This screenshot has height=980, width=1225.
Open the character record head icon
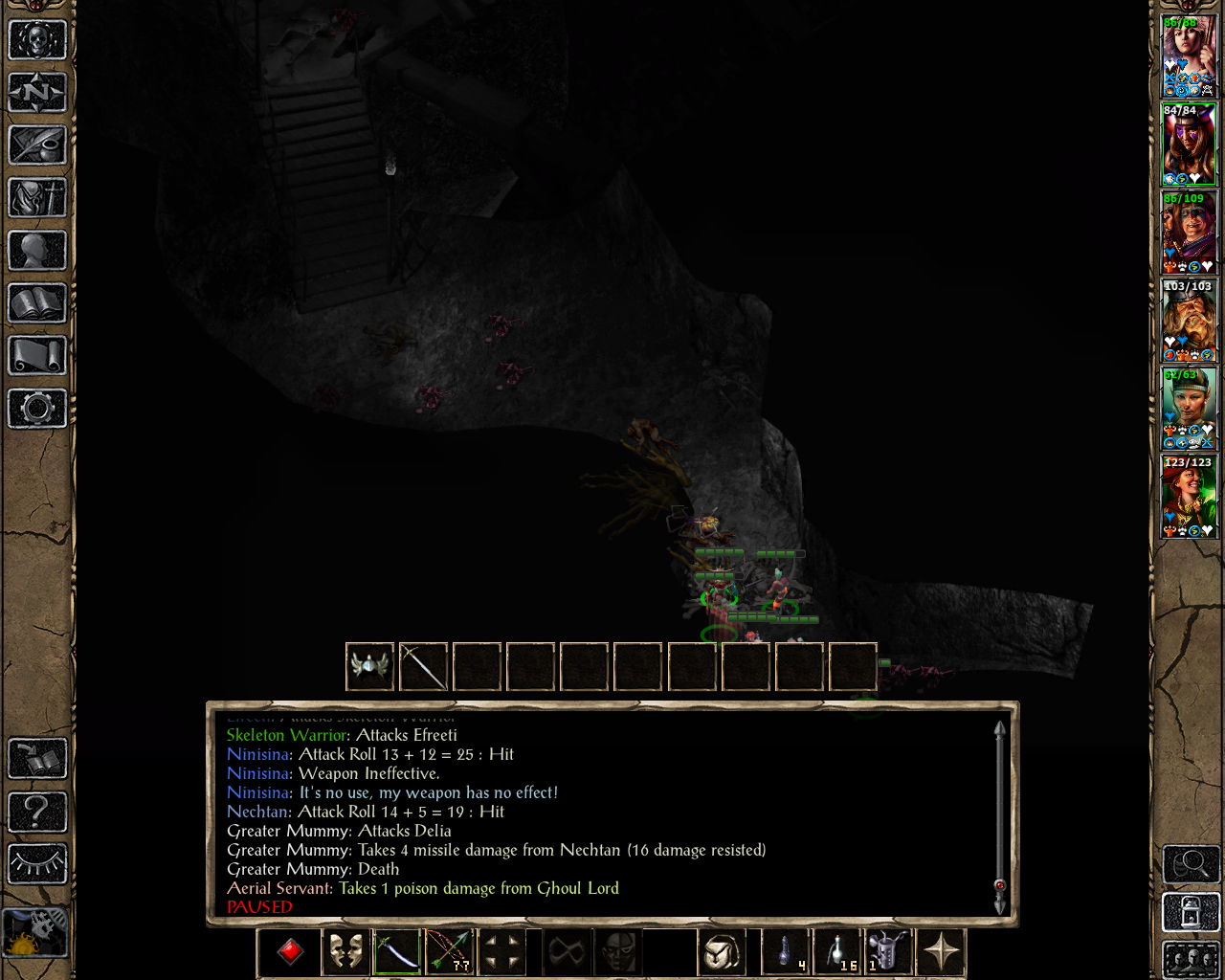(36, 251)
